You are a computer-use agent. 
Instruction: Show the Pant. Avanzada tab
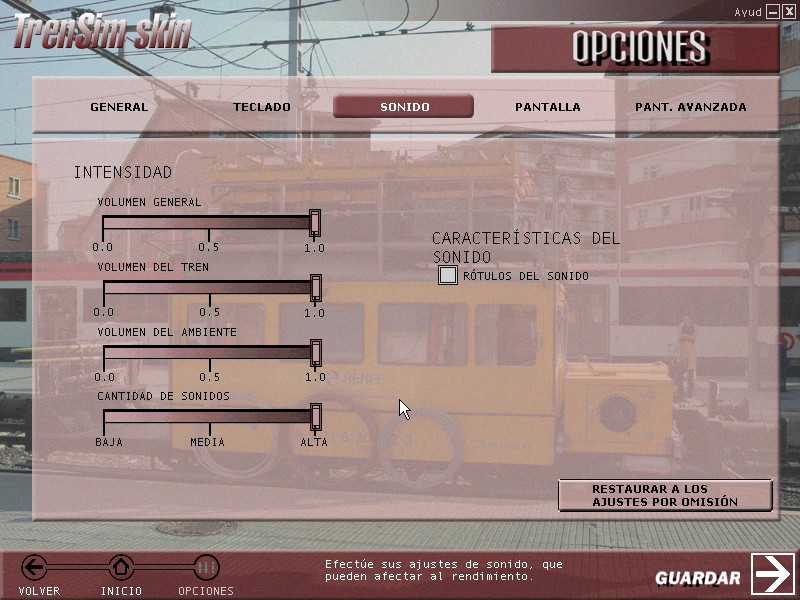pyautogui.click(x=690, y=107)
